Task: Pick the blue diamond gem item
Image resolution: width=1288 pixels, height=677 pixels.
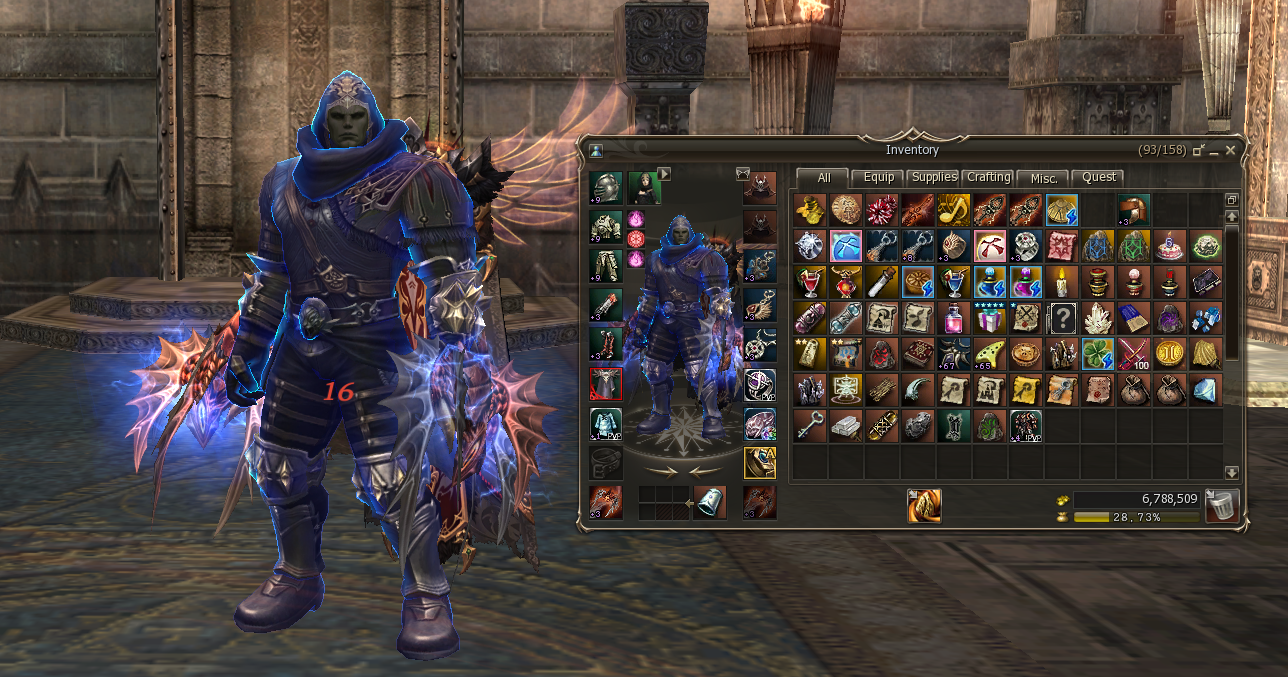Action: click(1205, 390)
